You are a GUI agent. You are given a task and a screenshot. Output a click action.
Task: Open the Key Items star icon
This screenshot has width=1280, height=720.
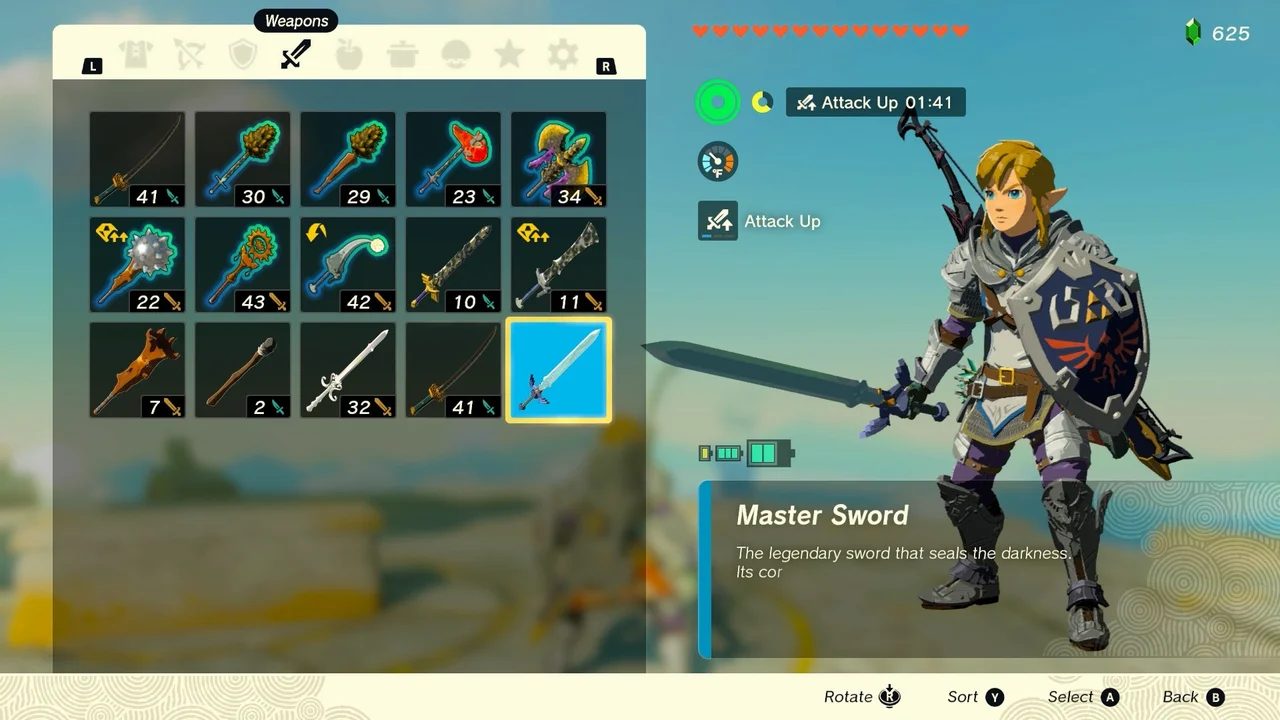click(x=509, y=54)
